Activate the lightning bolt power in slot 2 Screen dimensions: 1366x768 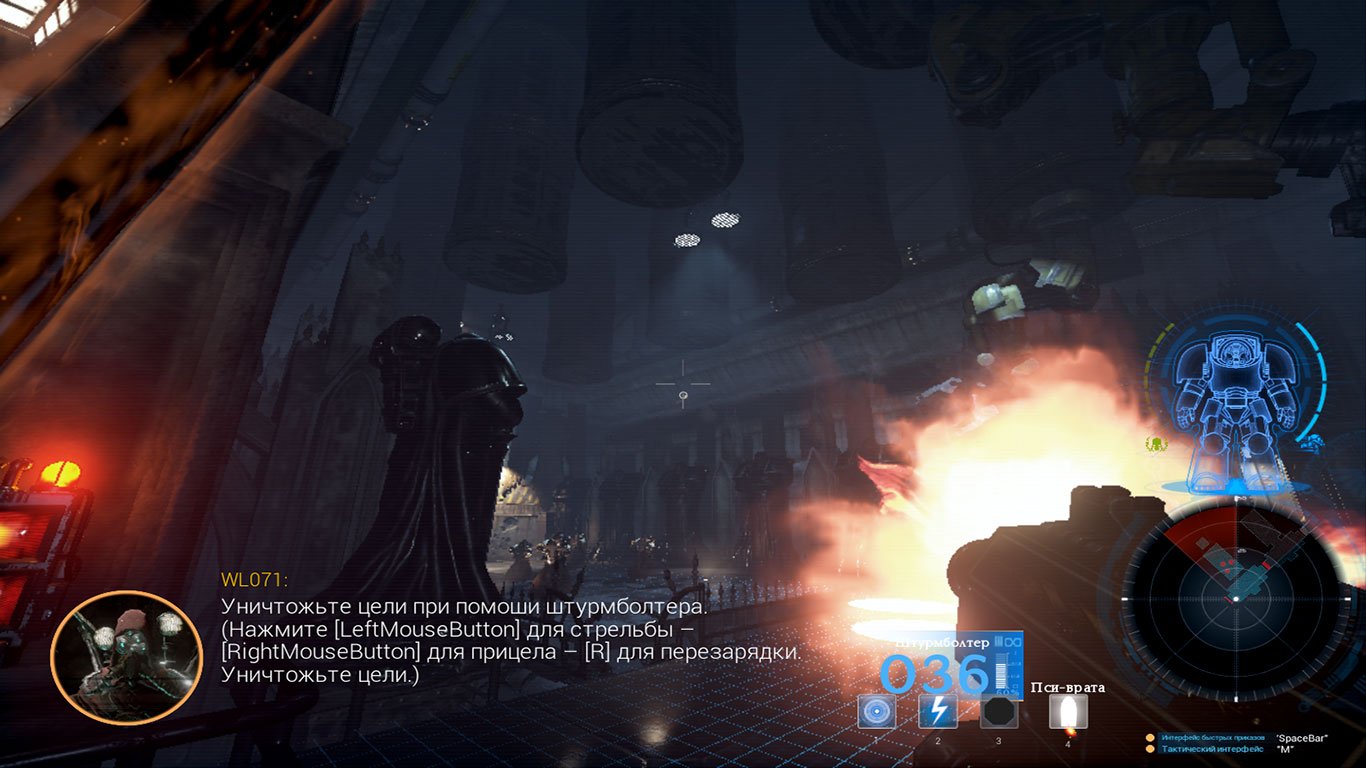click(938, 712)
